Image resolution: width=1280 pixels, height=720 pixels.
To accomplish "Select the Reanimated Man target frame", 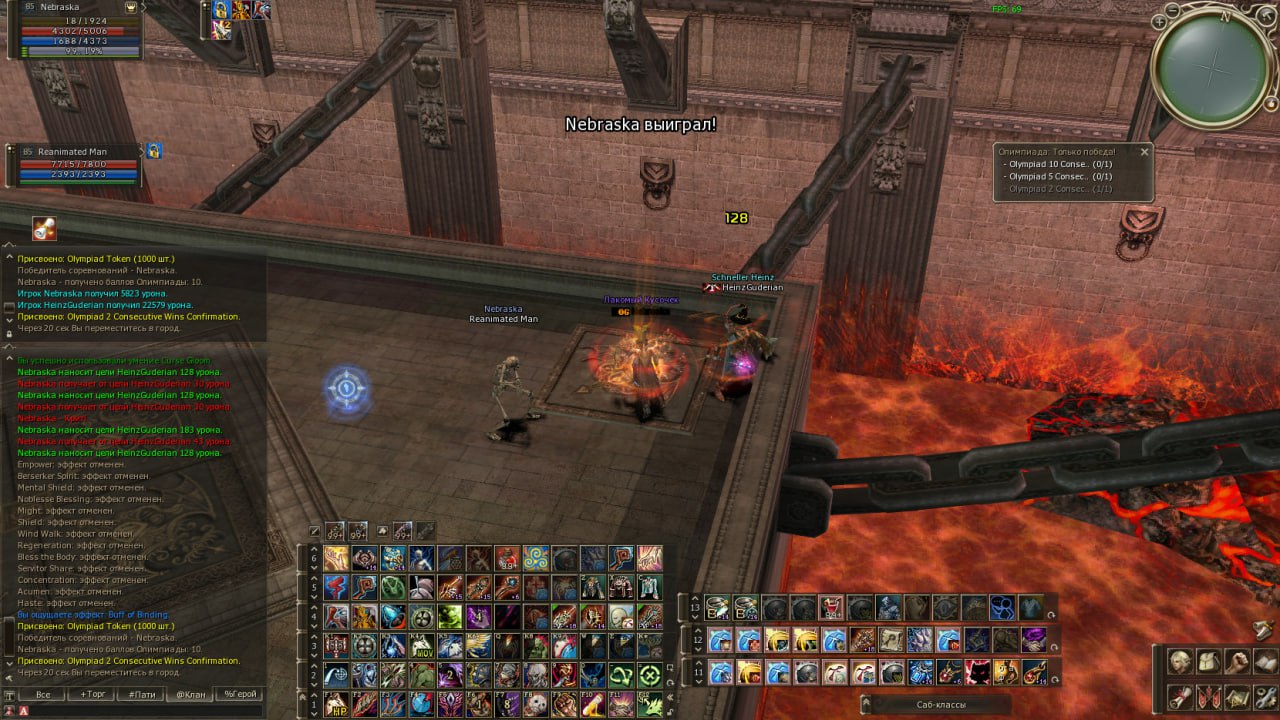I will coord(77,165).
